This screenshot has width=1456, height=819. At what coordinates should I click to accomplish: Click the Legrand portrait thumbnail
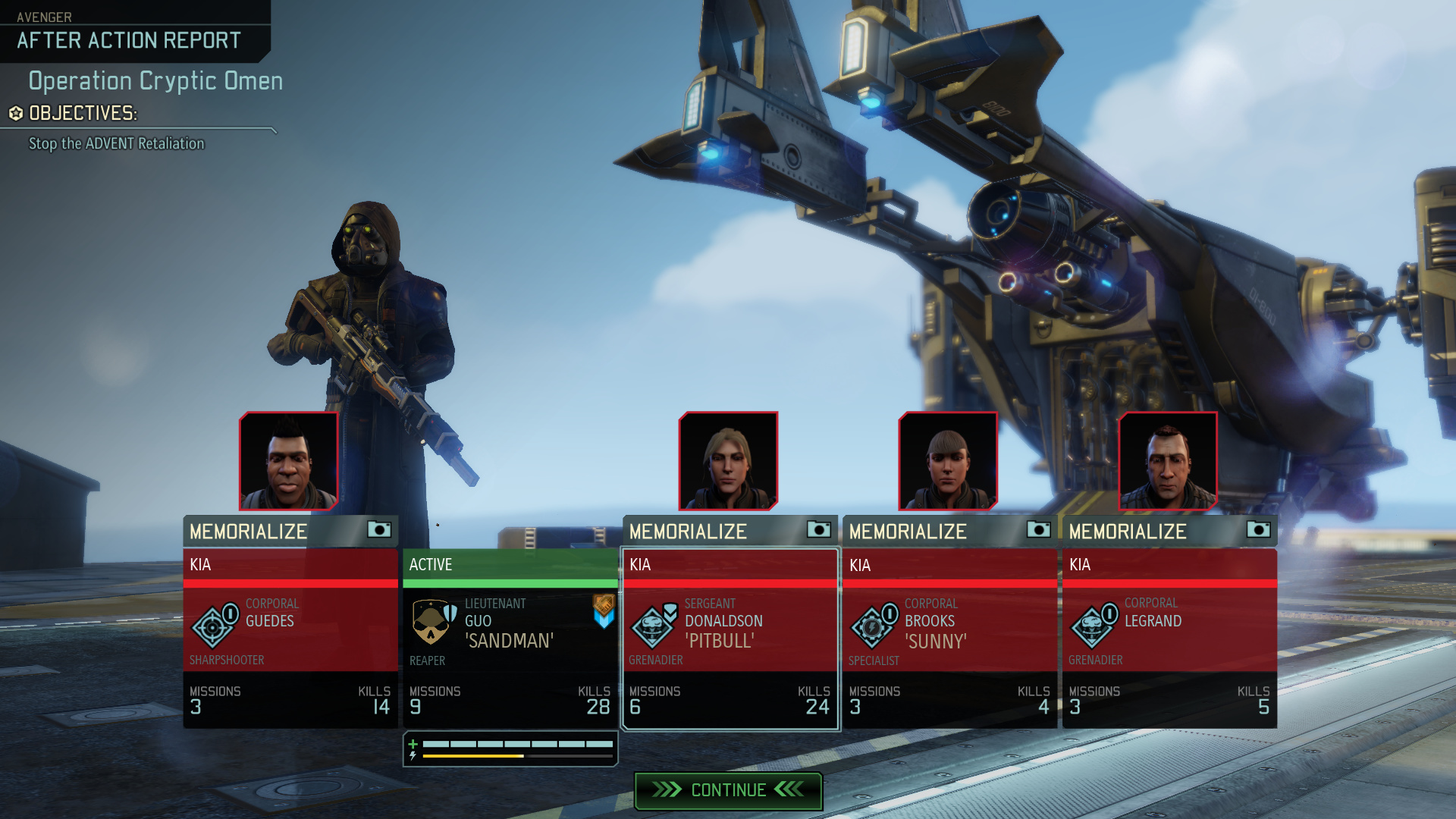point(1168,461)
